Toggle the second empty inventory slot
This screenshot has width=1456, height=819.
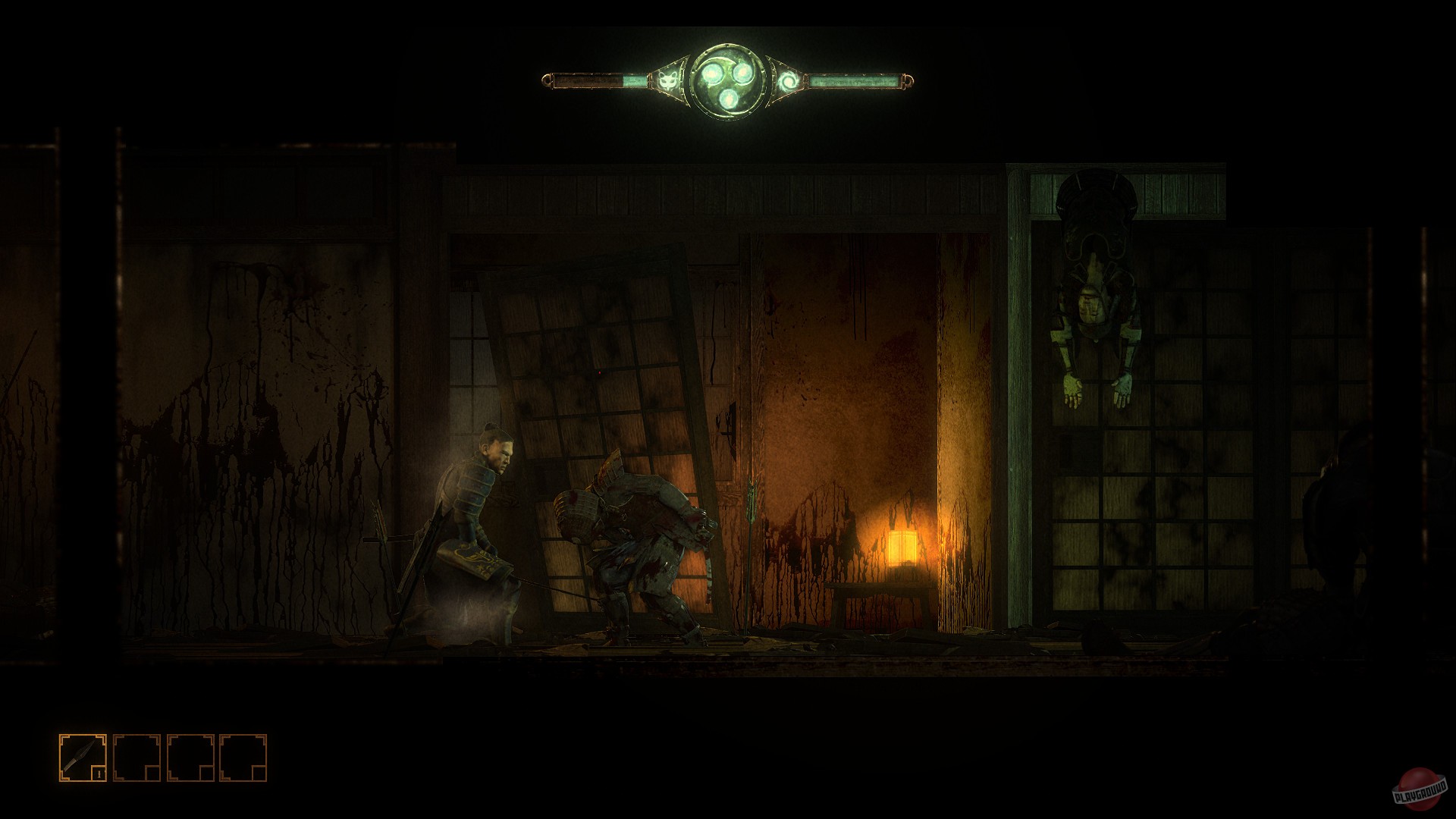(136, 758)
